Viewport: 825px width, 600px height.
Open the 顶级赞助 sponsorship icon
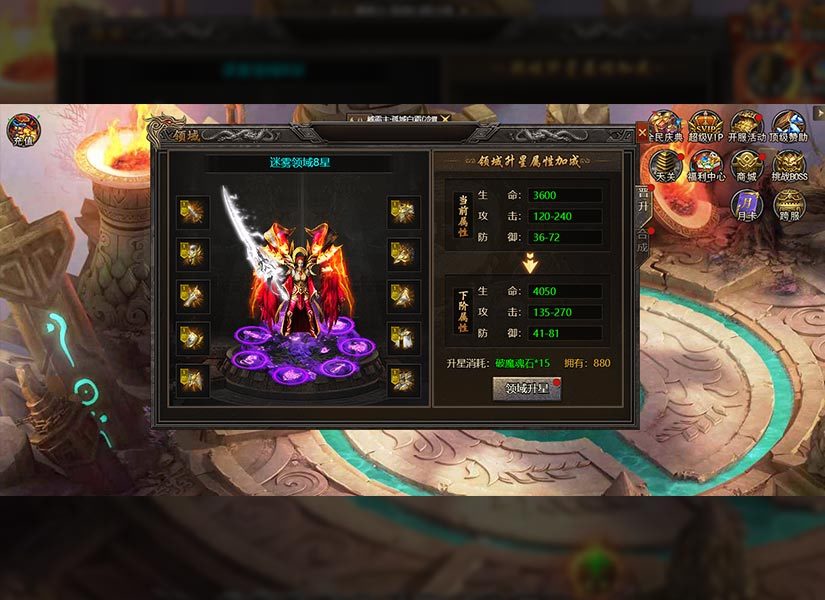788,127
